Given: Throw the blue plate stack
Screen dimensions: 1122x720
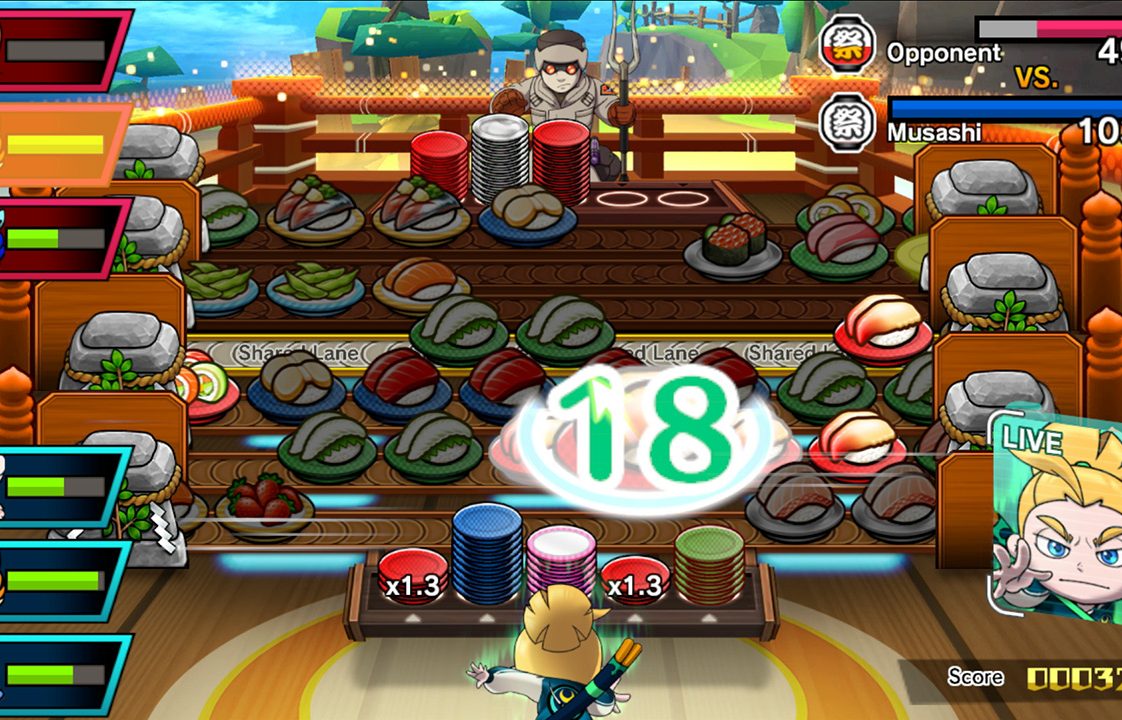Looking at the screenshot, I should coord(487,555).
